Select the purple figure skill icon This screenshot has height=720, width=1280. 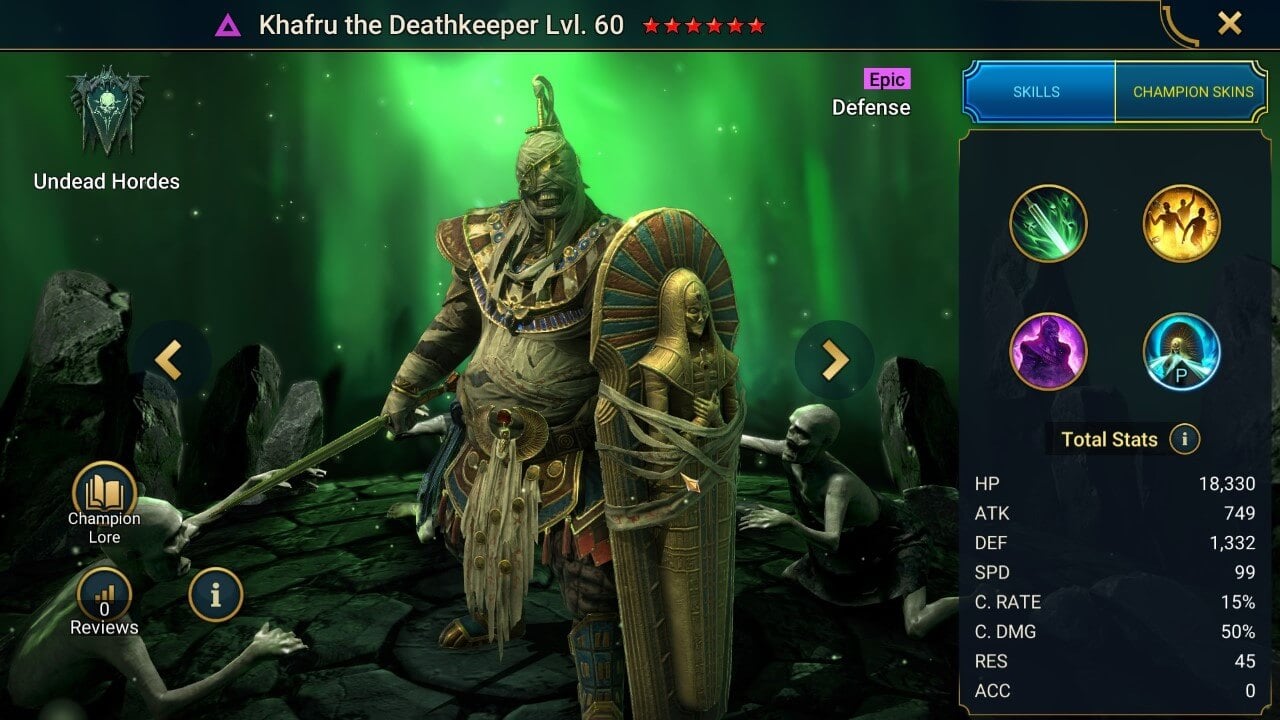(1048, 351)
